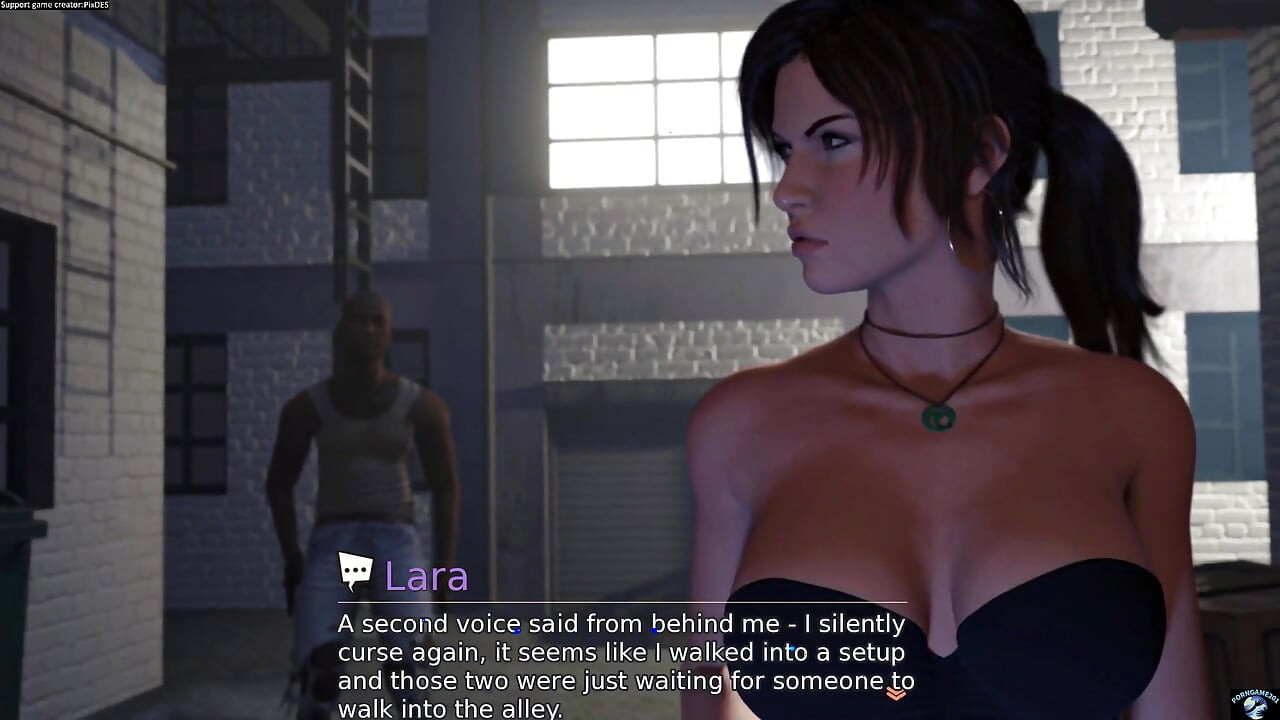The width and height of the screenshot is (1280, 720).
Task: Click the small blue dot above 'voice' word
Action: pos(516,632)
